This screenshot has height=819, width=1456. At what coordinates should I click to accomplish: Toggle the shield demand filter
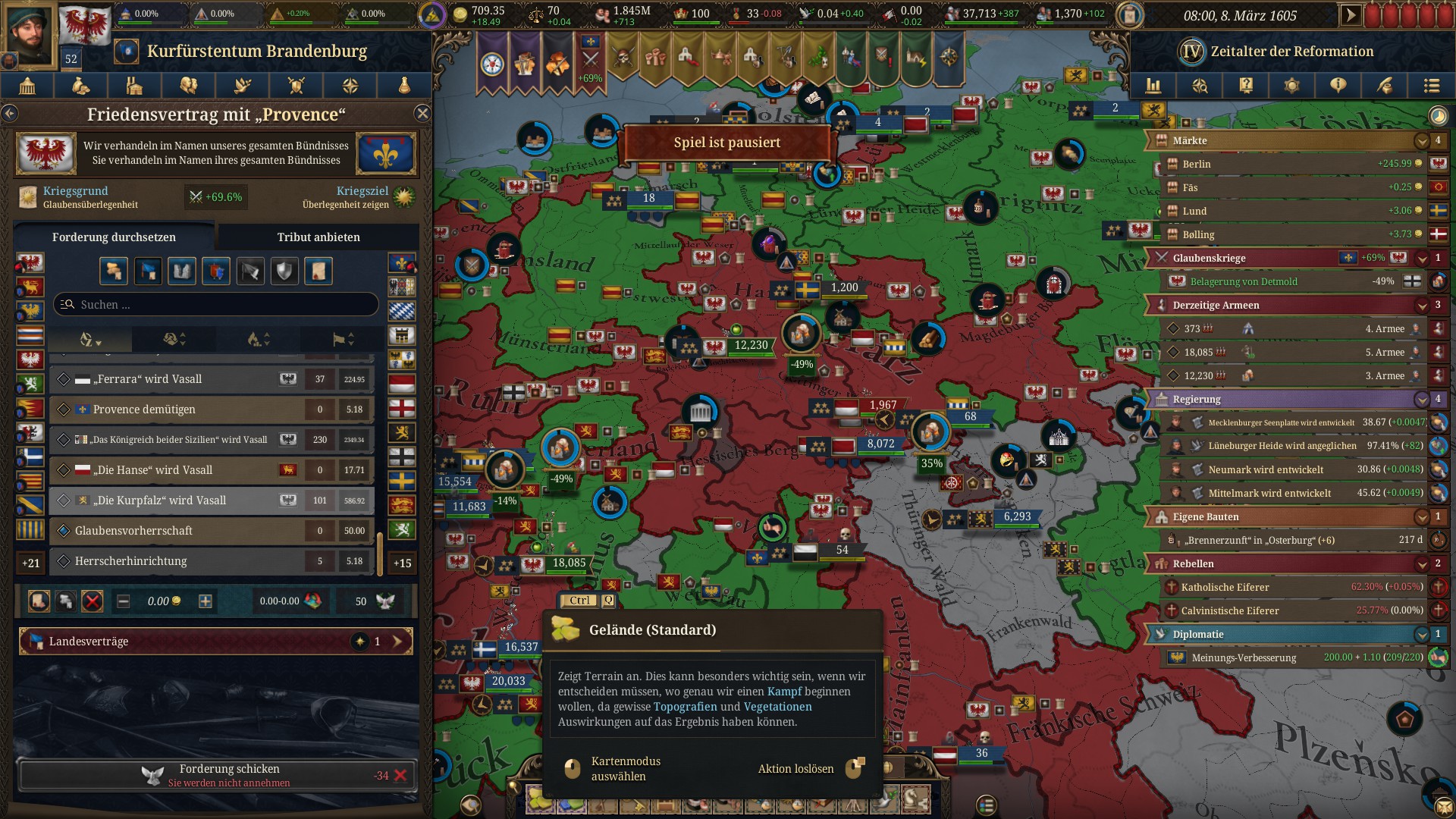click(x=284, y=270)
